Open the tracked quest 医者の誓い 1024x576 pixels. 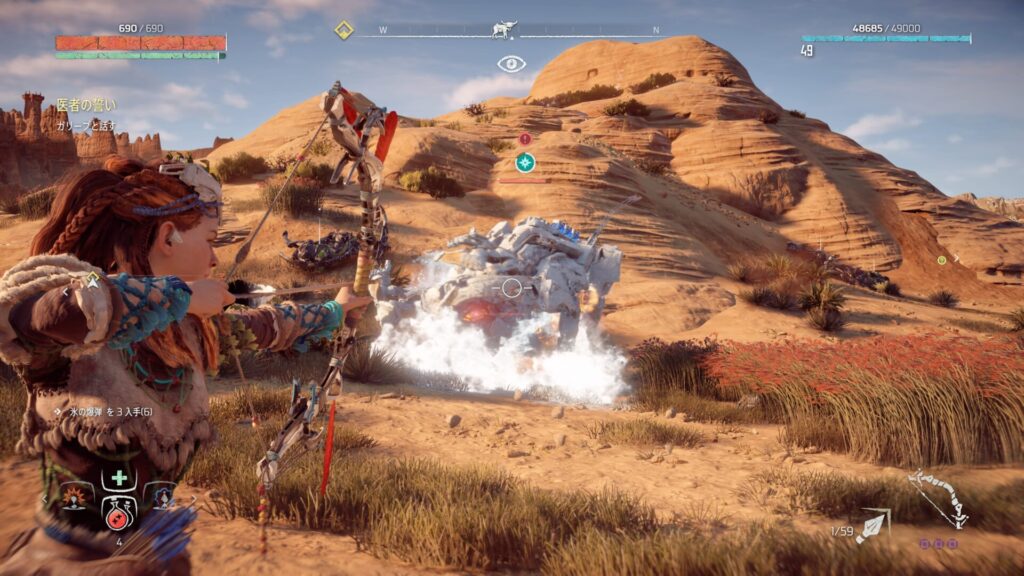click(85, 104)
